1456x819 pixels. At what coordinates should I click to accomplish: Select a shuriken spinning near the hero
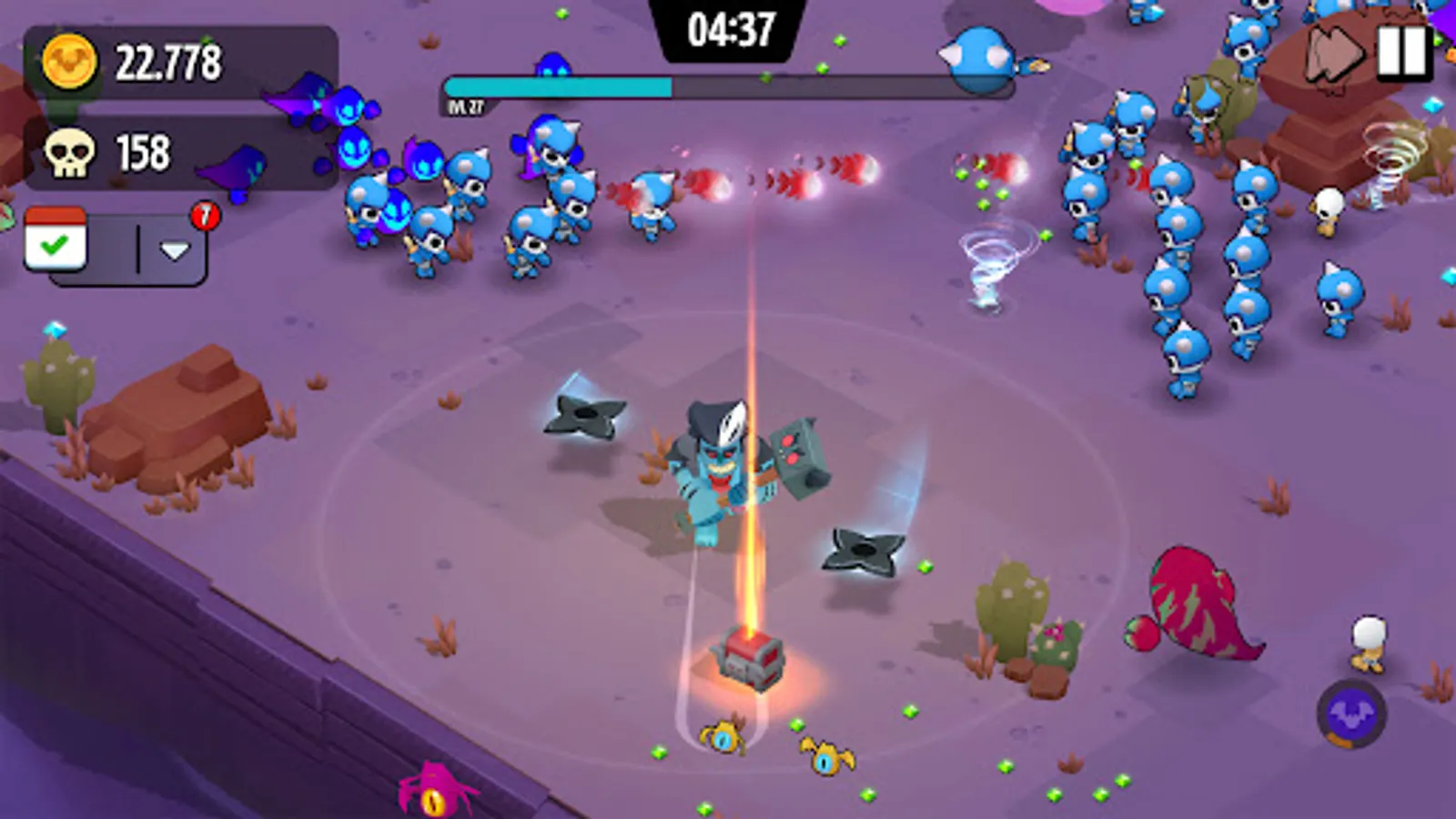tap(859, 550)
